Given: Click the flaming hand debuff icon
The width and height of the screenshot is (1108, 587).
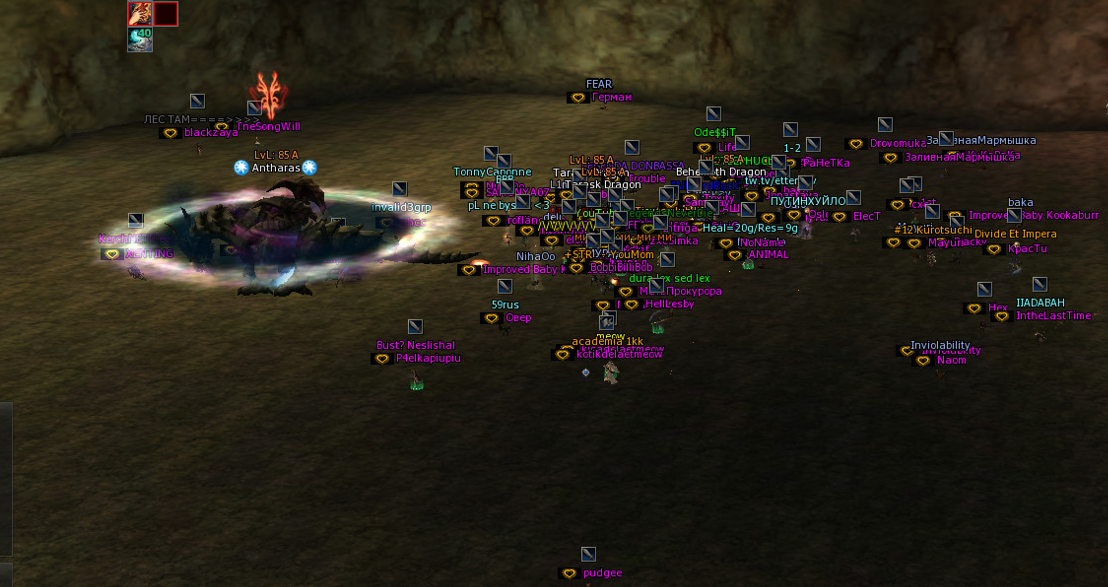Looking at the screenshot, I should [140, 13].
